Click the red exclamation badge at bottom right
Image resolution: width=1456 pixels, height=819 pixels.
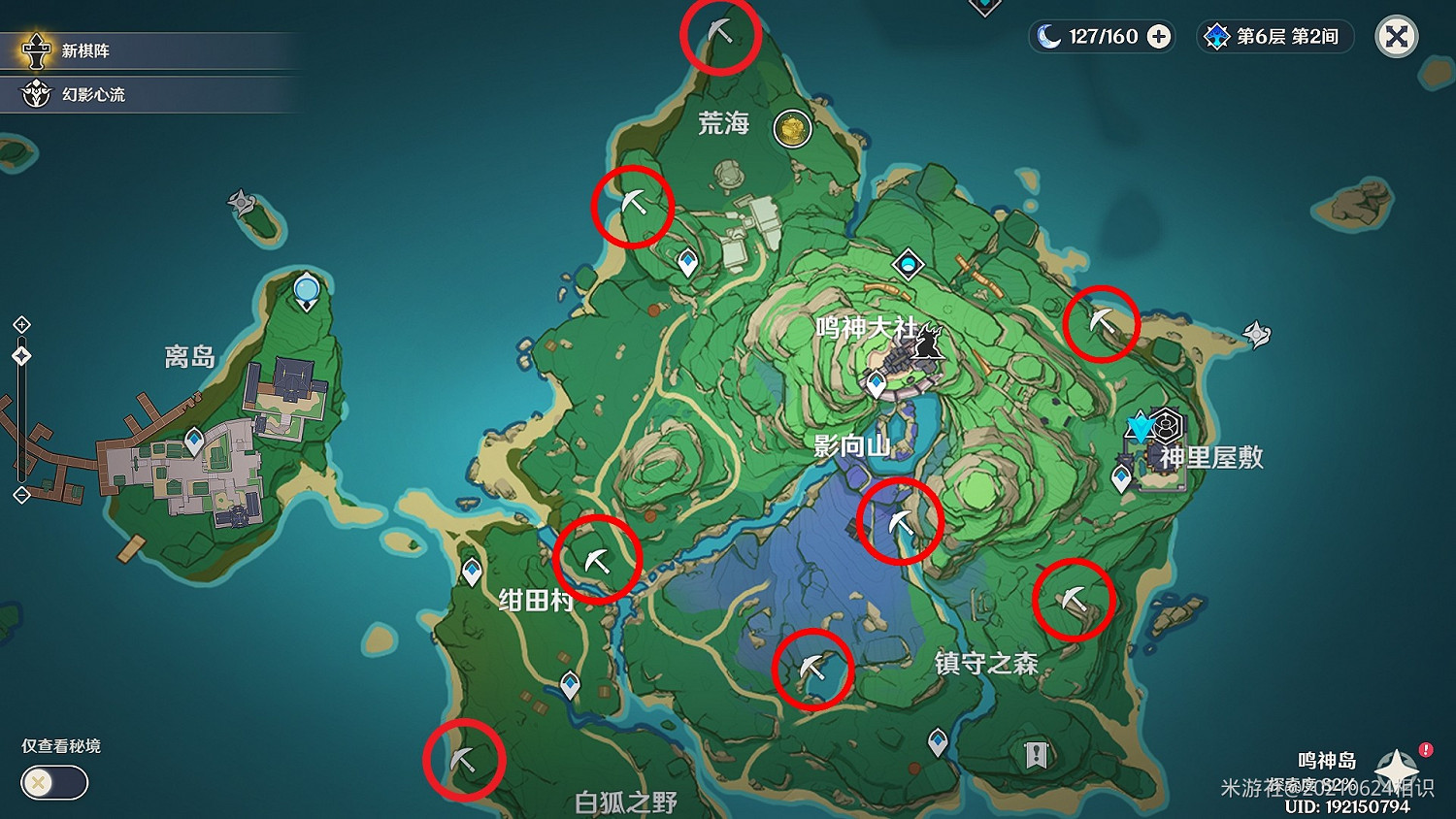(x=1423, y=748)
